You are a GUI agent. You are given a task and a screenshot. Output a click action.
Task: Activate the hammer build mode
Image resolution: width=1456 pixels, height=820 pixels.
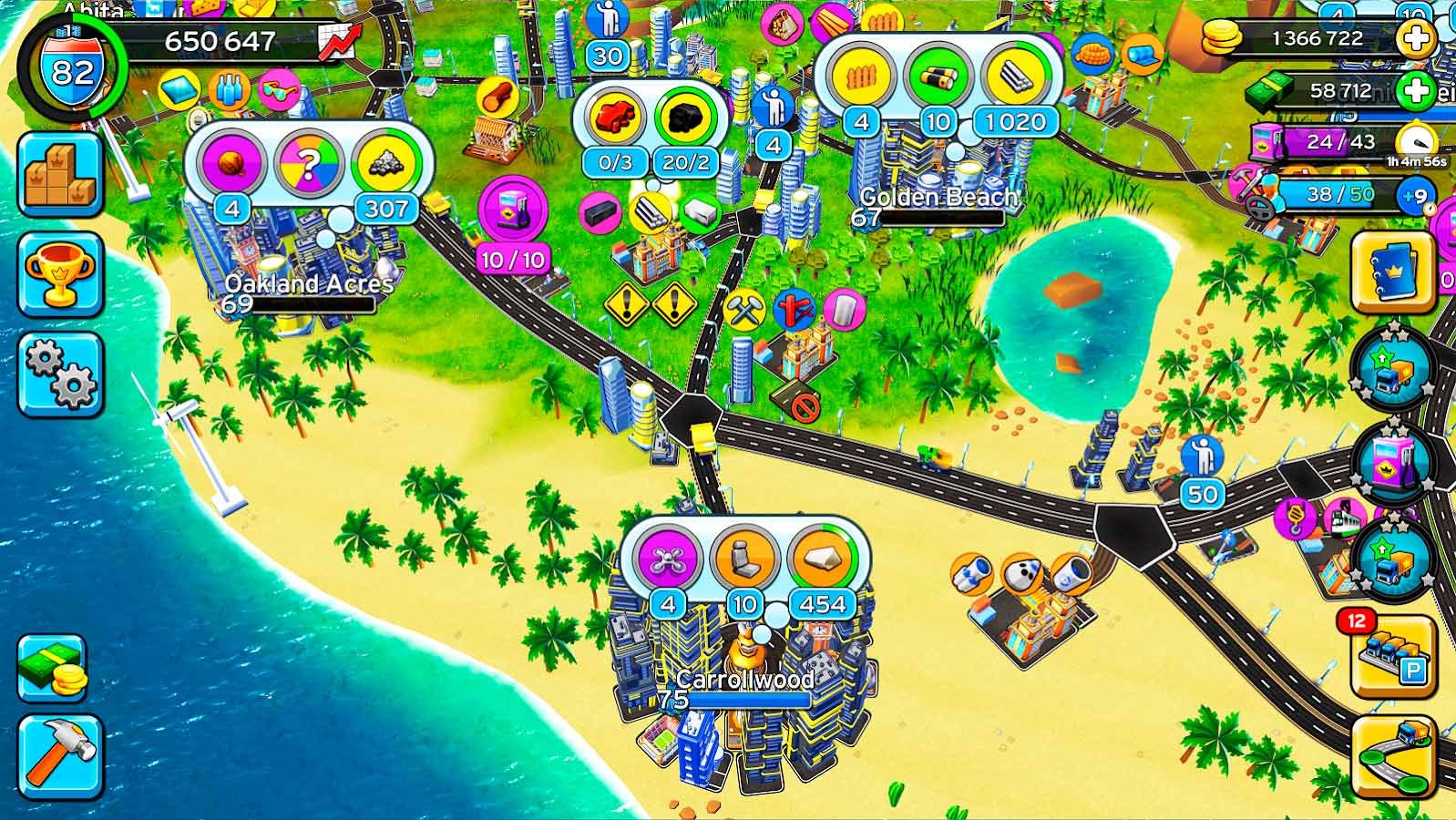[59, 755]
